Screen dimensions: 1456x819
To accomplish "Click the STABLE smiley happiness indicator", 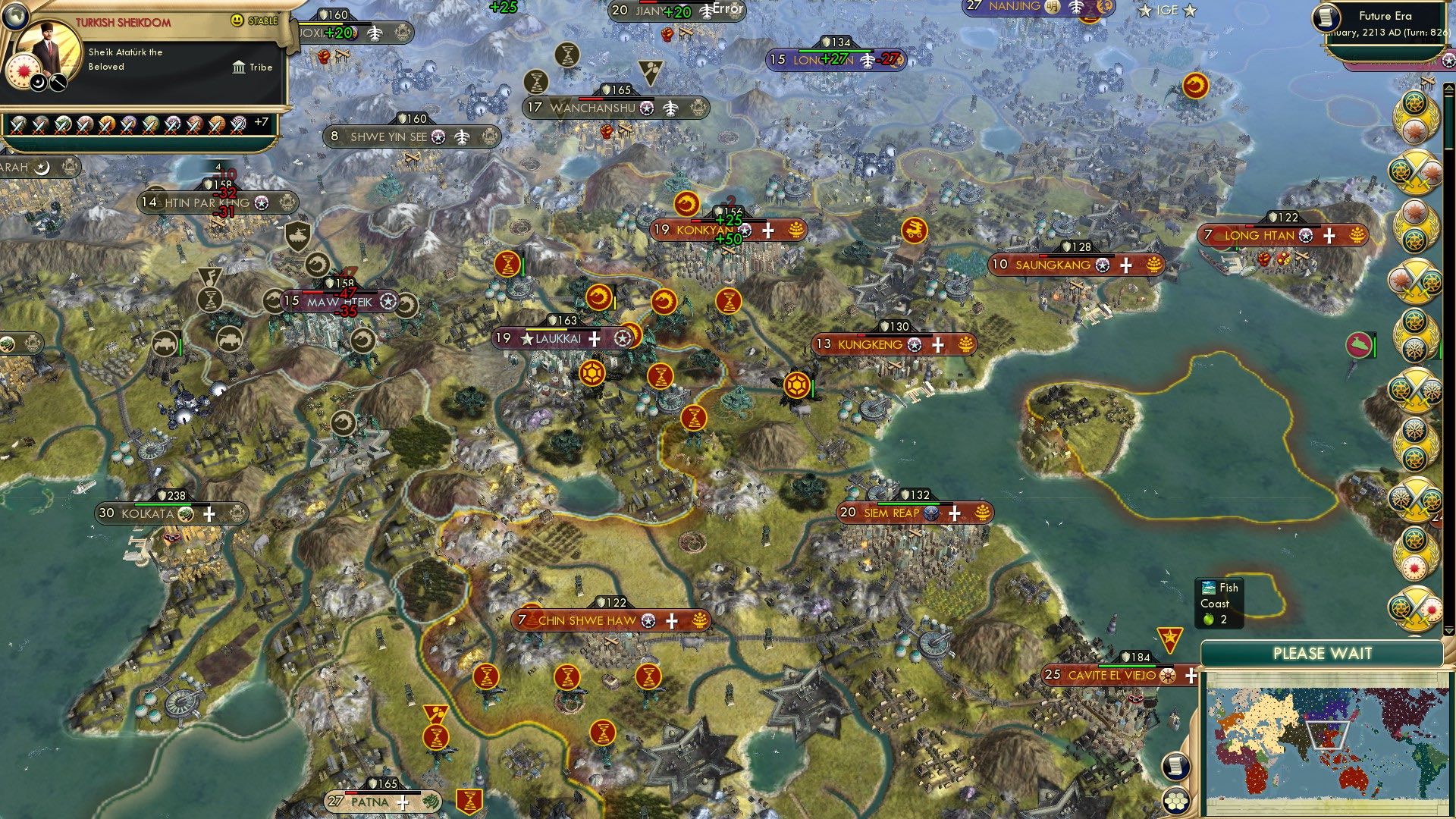I will (x=237, y=20).
